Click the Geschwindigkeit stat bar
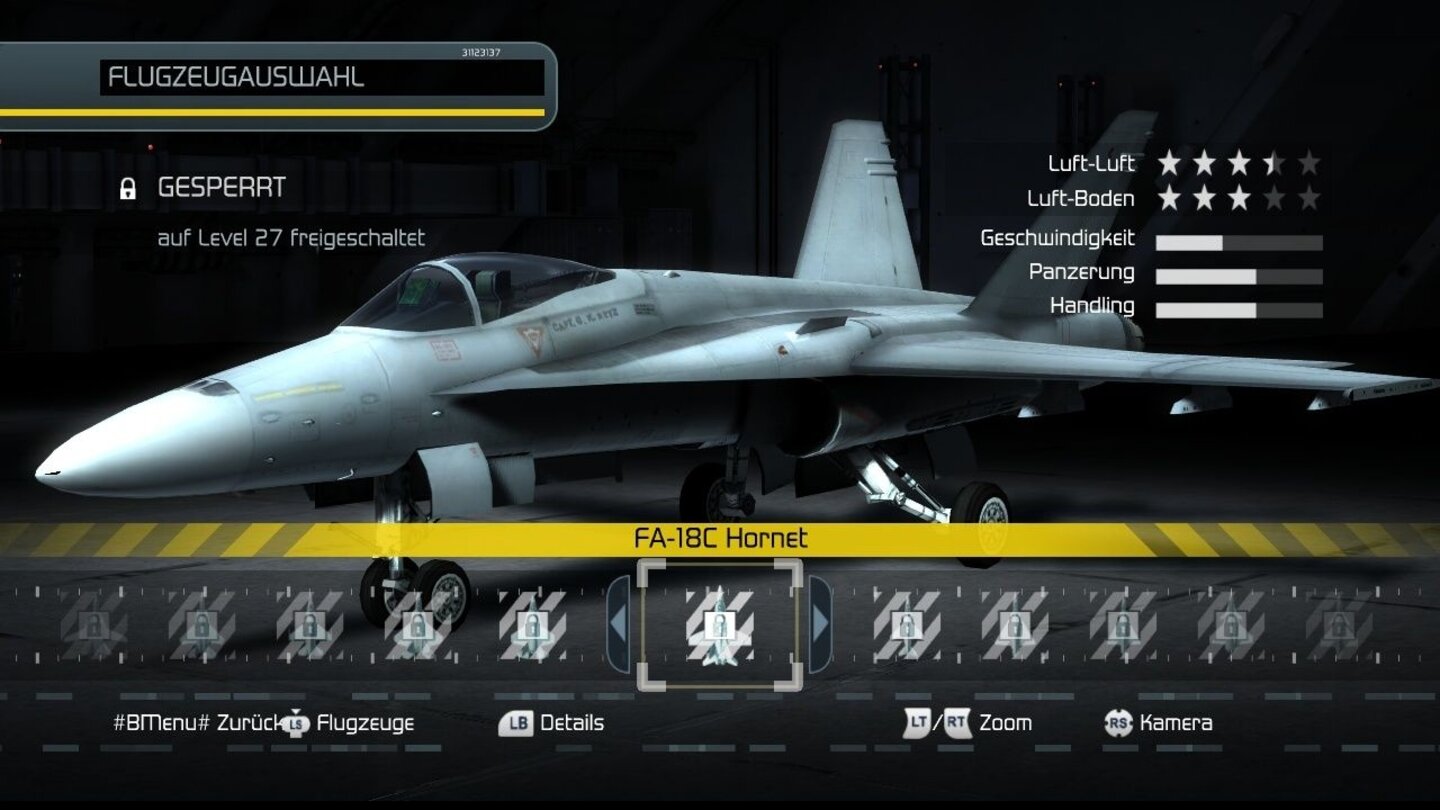 [x=1240, y=240]
